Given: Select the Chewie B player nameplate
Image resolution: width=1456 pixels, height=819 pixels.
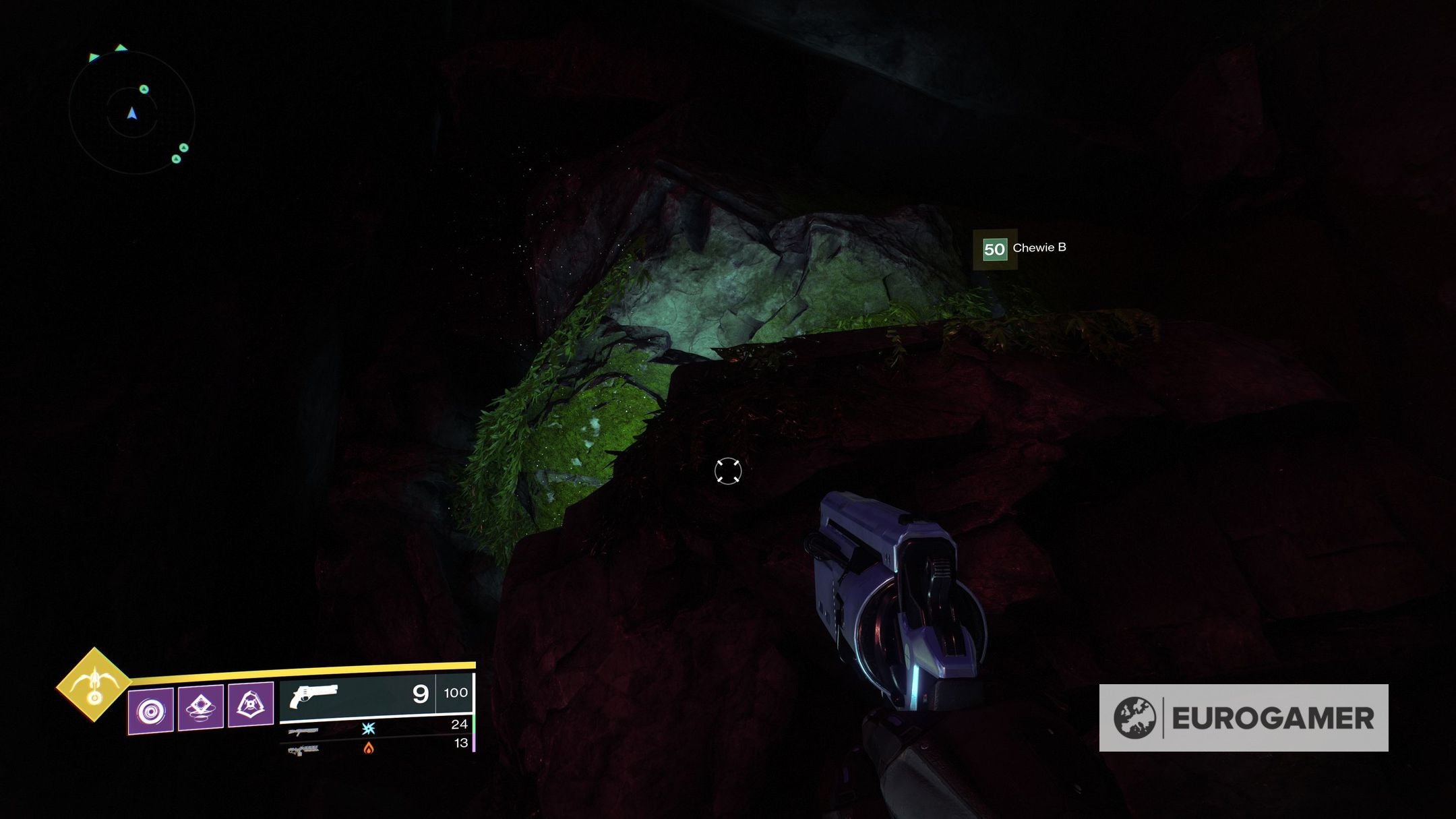Looking at the screenshot, I should coord(1023,249).
